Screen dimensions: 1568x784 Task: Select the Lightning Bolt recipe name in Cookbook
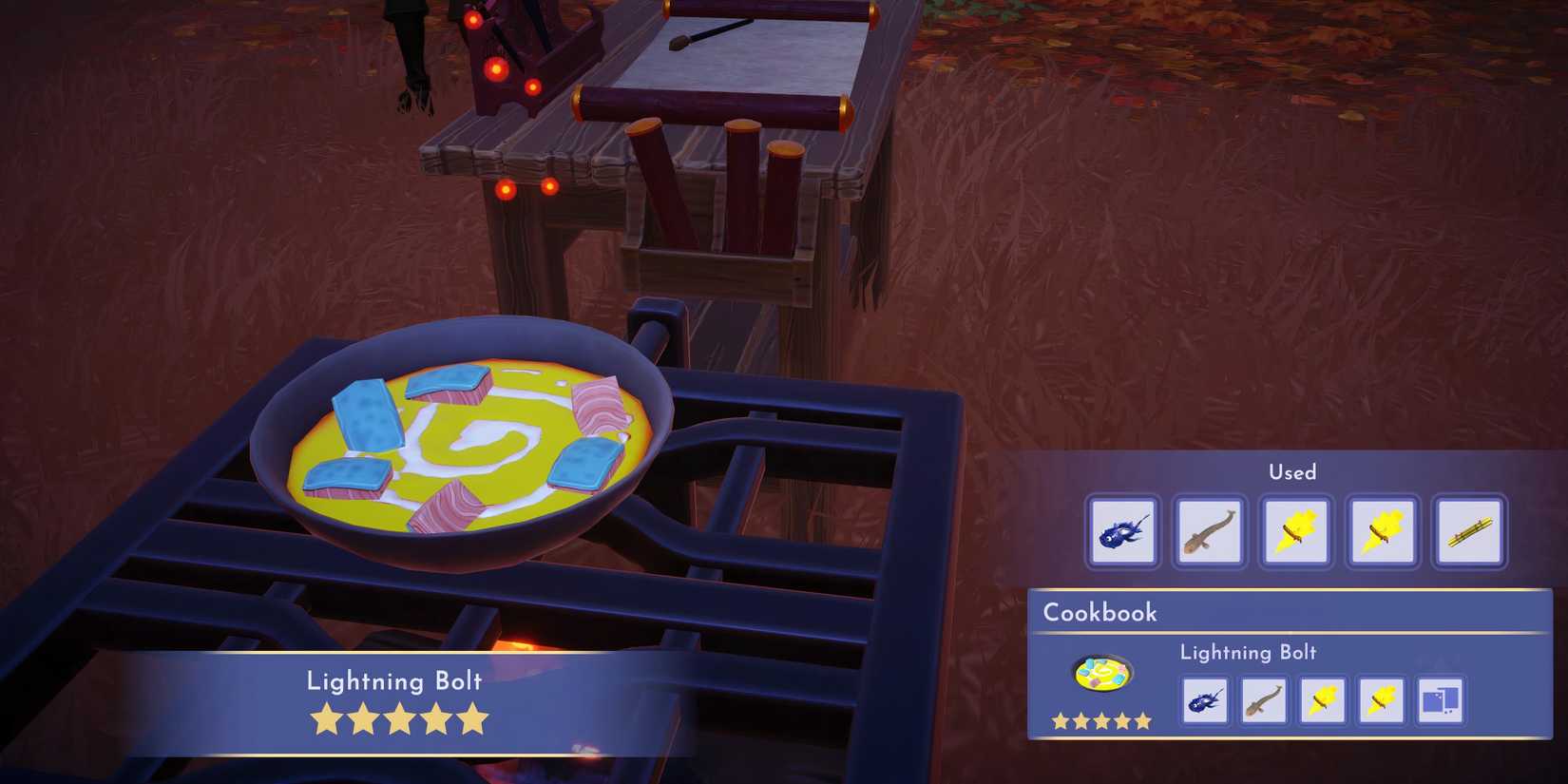[1248, 653]
